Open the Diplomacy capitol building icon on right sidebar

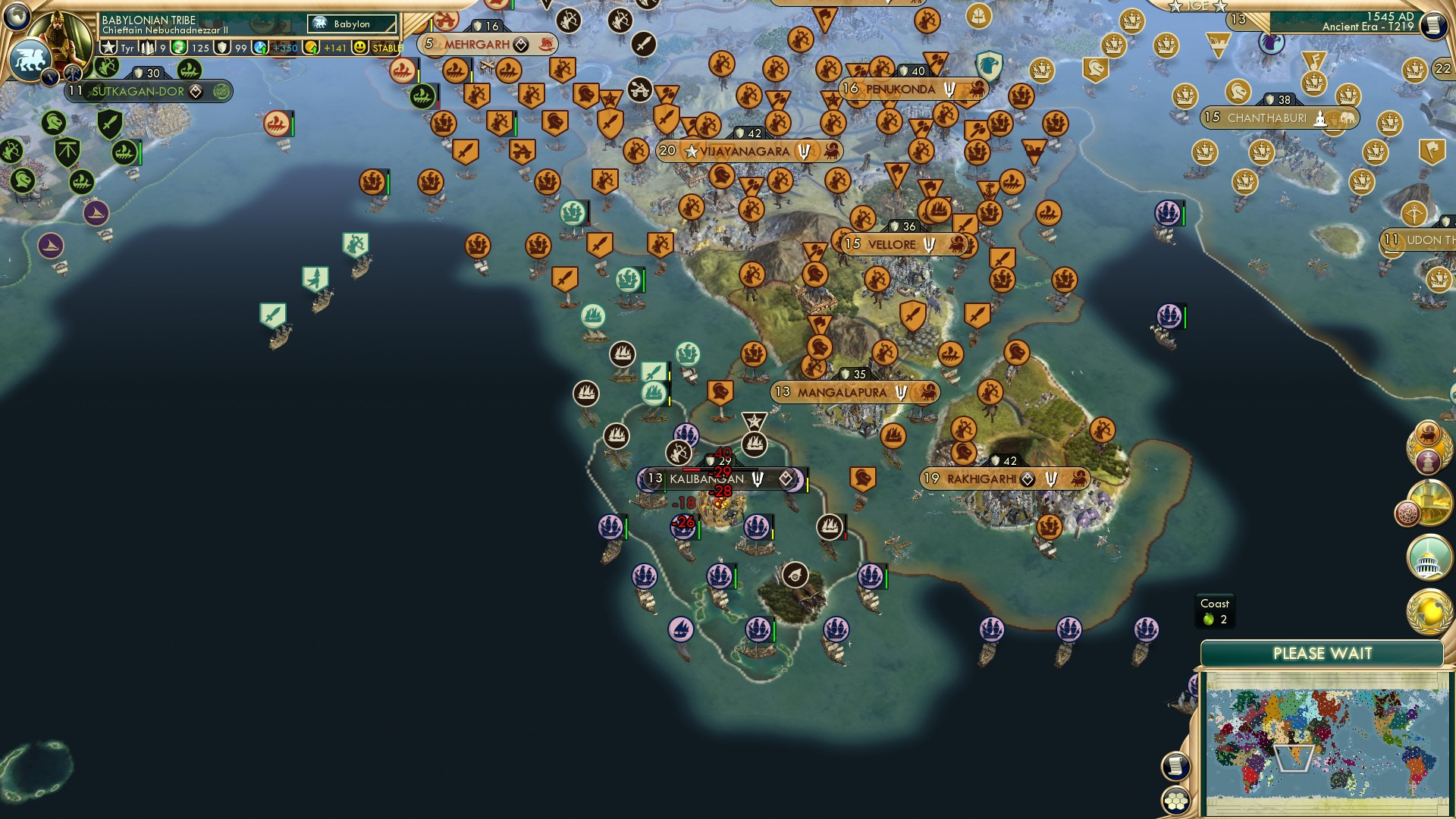1428,554
